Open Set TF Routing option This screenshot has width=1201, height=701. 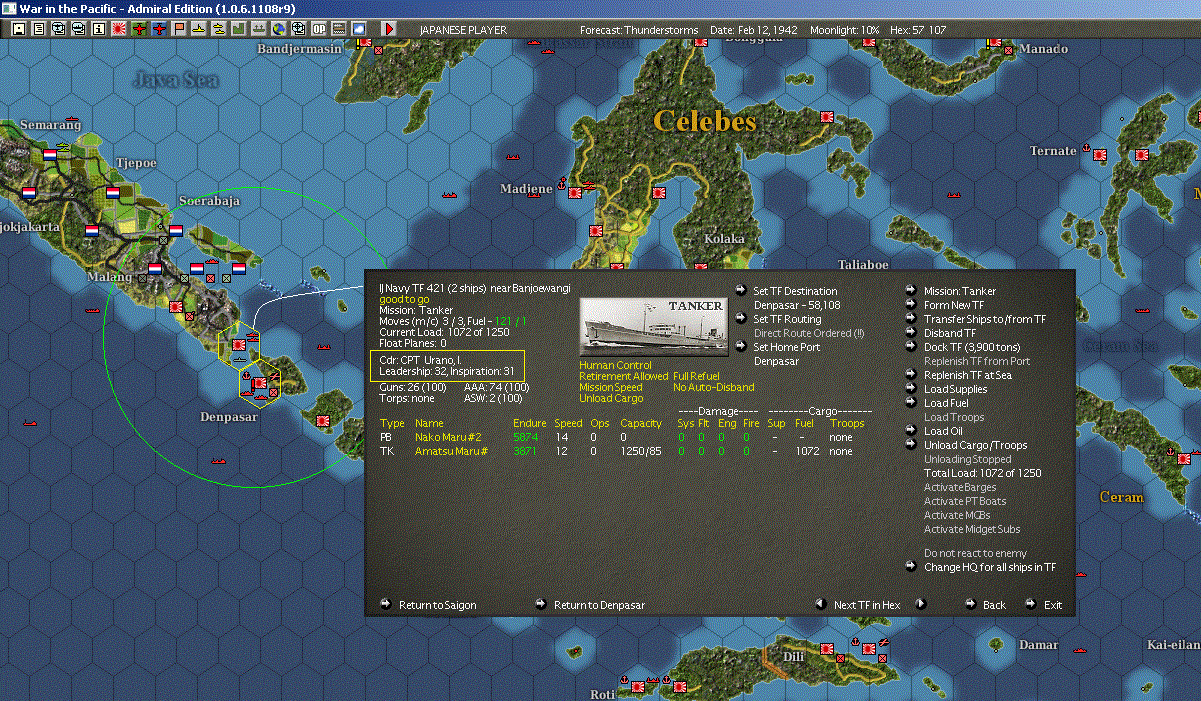787,319
